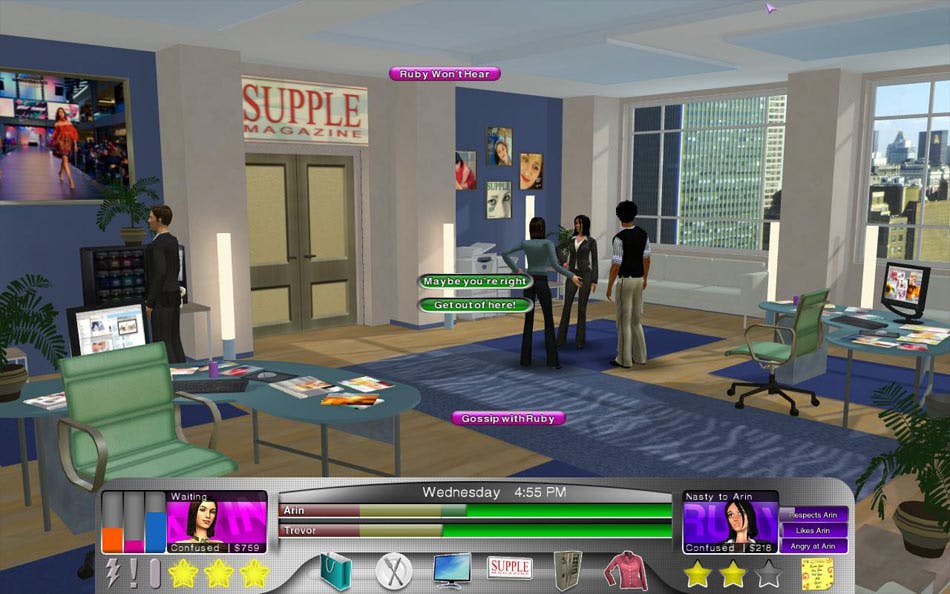Open the pink jacket wardrobe icon

(x=625, y=571)
